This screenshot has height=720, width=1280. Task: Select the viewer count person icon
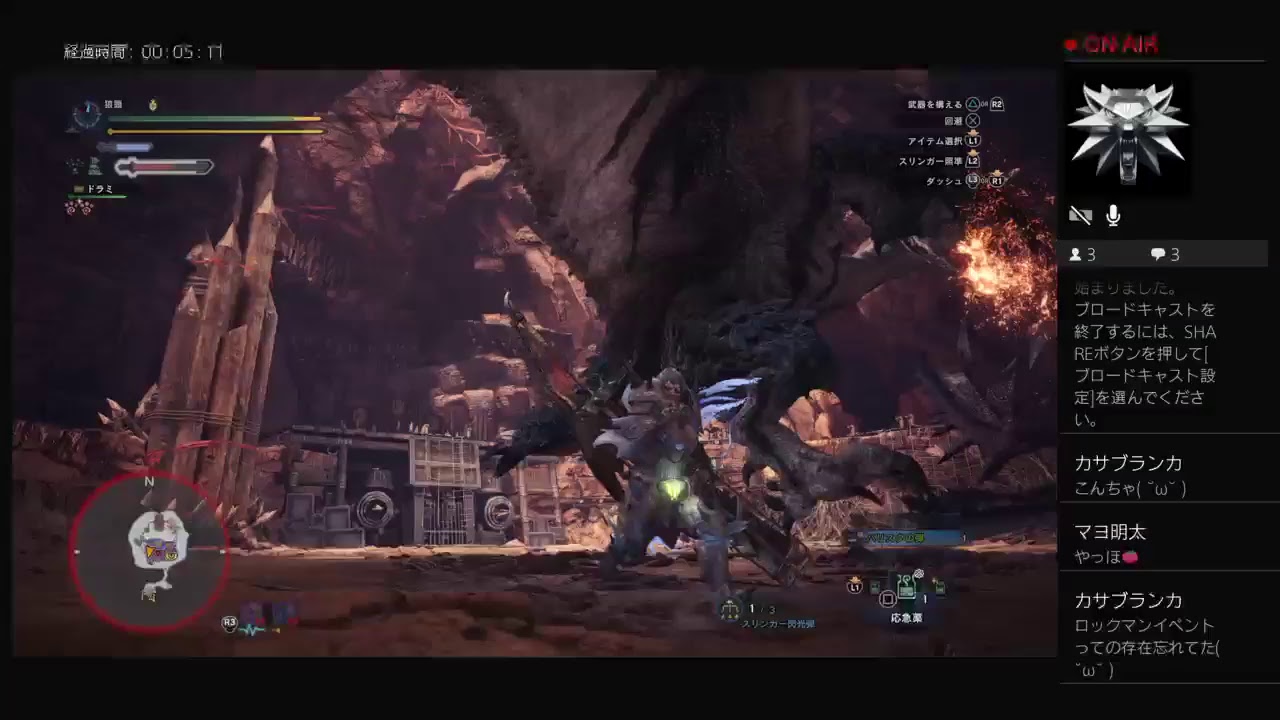click(1076, 254)
